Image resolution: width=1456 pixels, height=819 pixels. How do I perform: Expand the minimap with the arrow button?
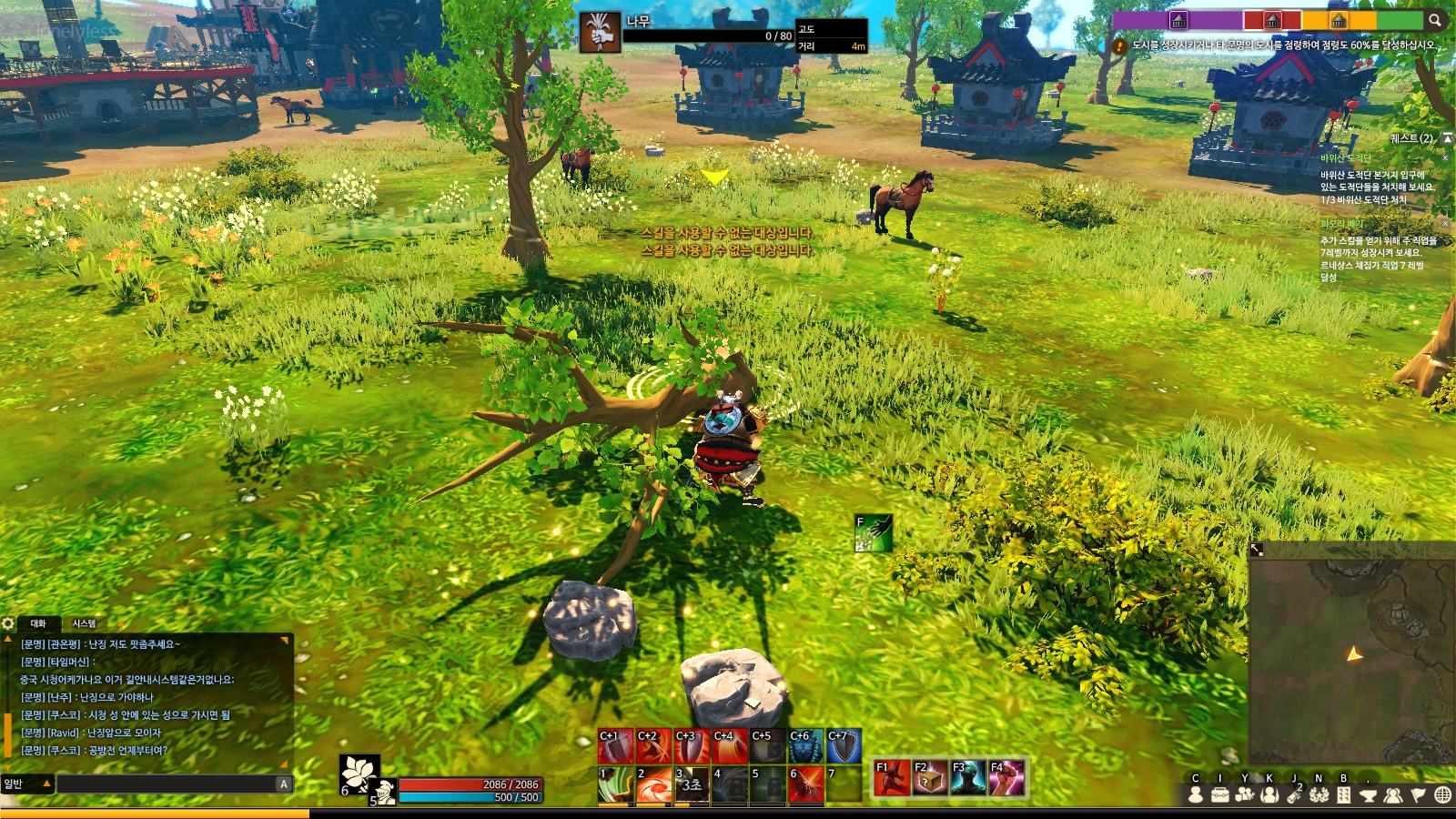(x=1257, y=550)
